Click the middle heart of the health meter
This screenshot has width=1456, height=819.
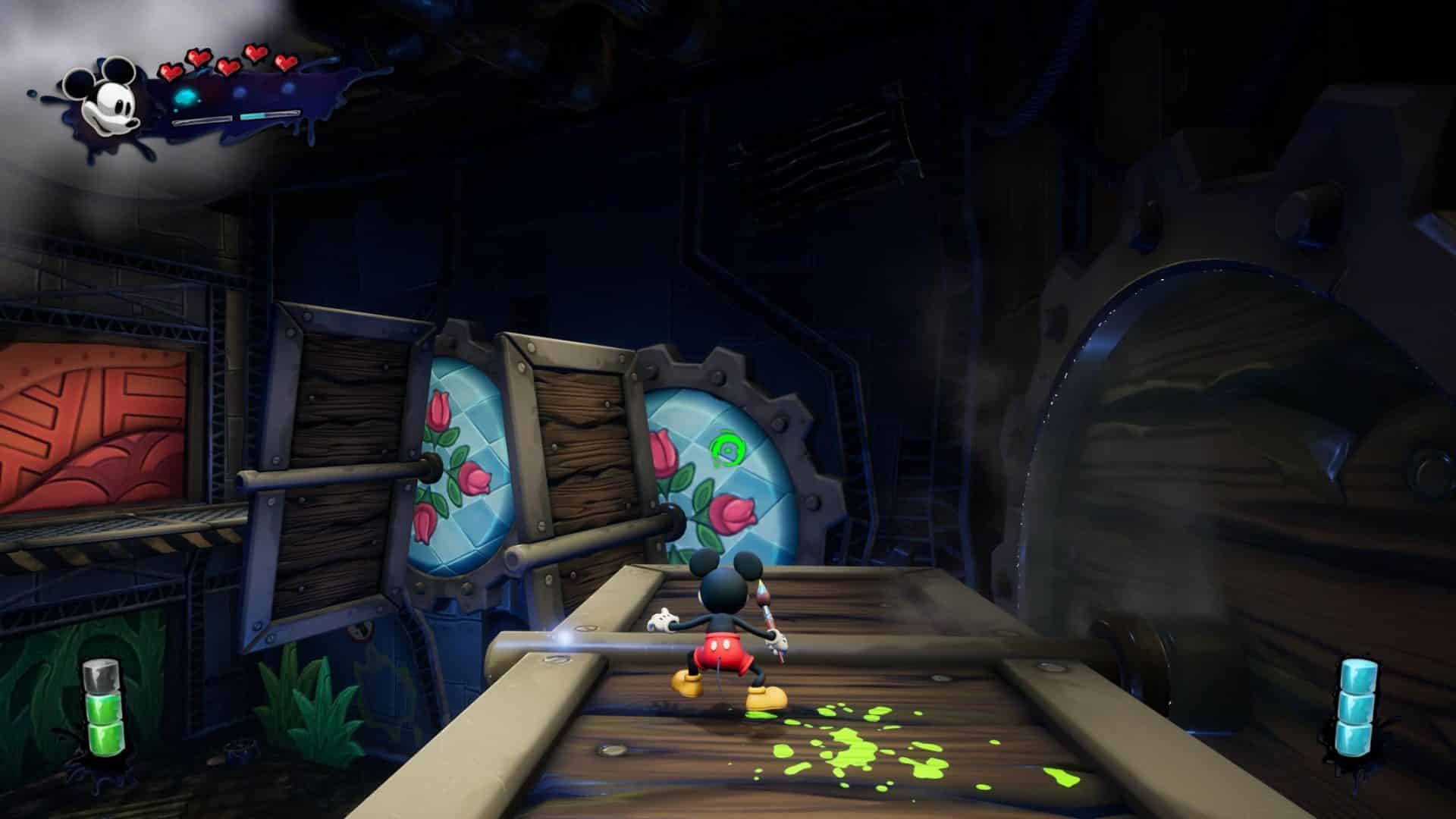(227, 67)
